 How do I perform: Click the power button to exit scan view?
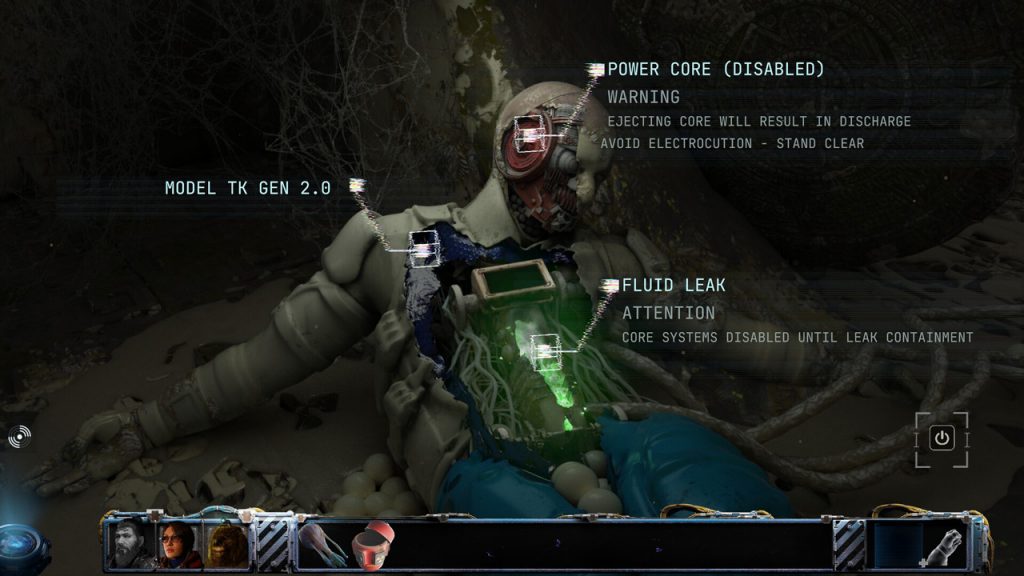(x=941, y=438)
